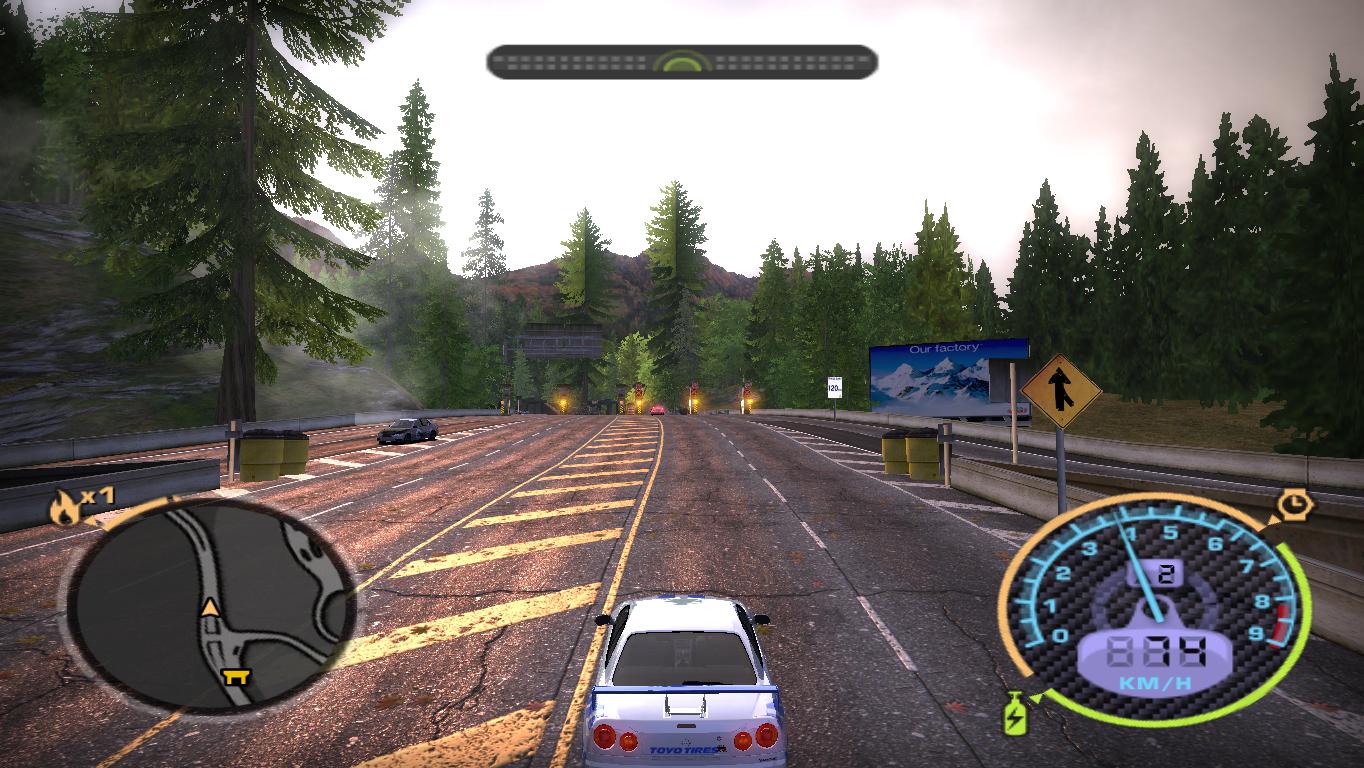Click the player arrow on the minimap
1364x768 pixels.
(x=210, y=607)
